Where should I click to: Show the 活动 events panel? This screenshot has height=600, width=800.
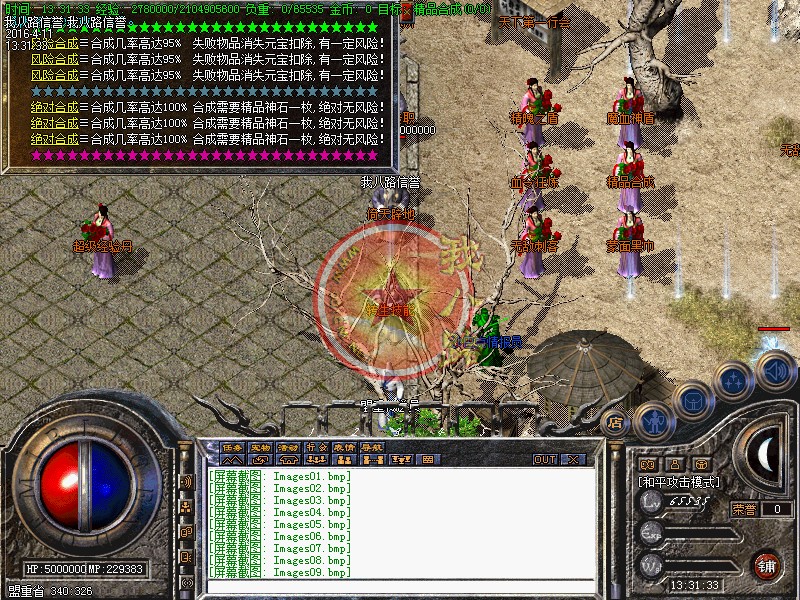(288, 447)
